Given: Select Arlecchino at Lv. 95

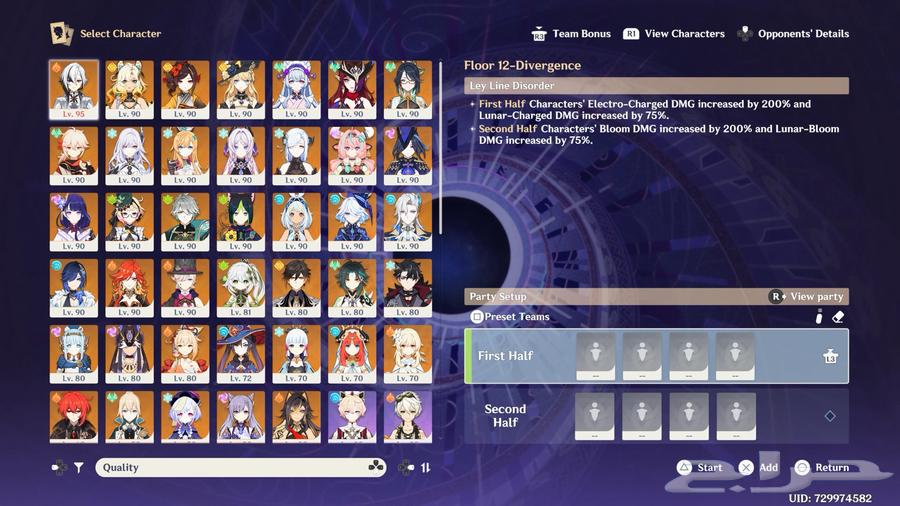Looking at the screenshot, I should coord(74,90).
